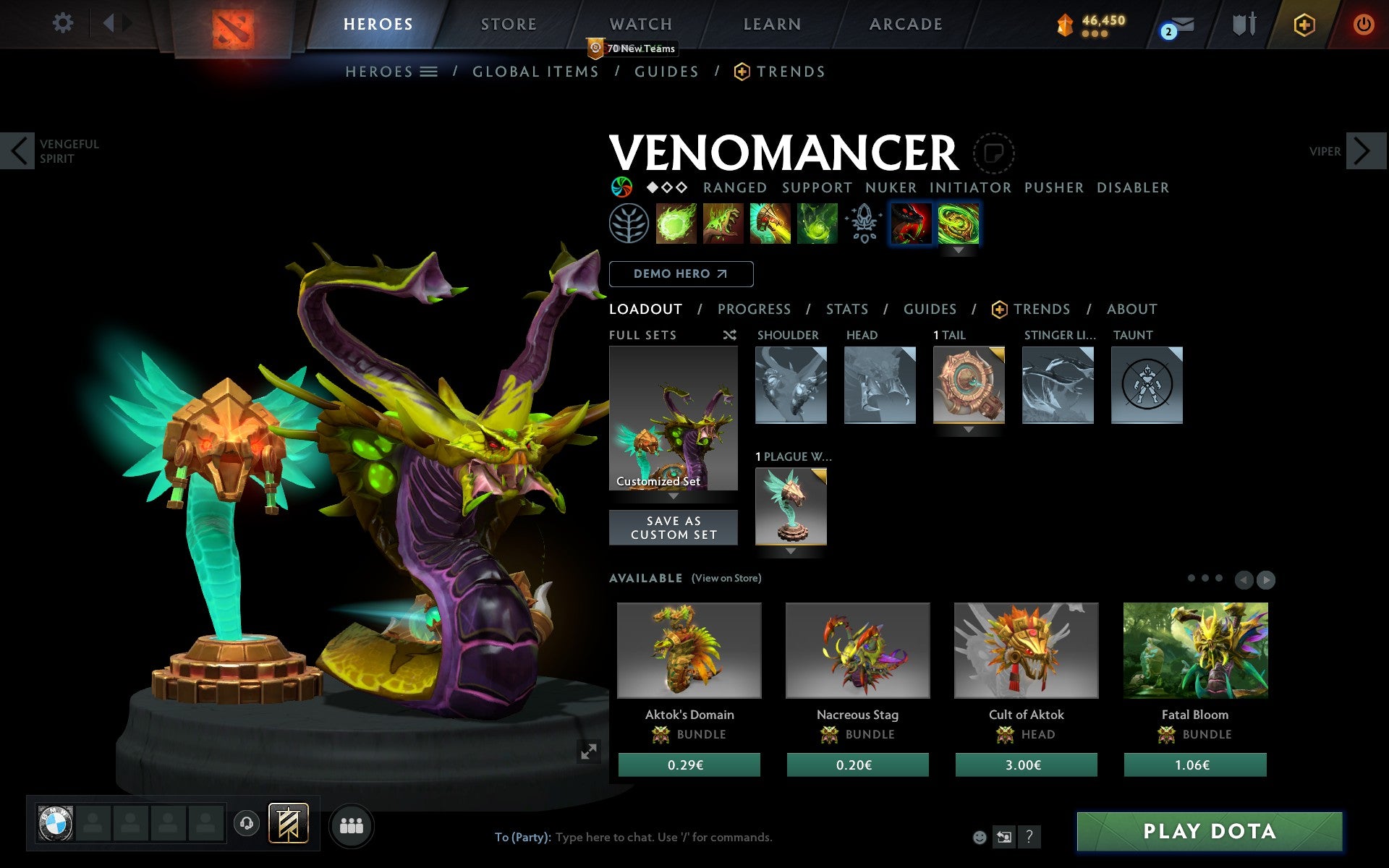This screenshot has width=1389, height=868.
Task: Switch to the Progress tab
Action: pos(754,310)
